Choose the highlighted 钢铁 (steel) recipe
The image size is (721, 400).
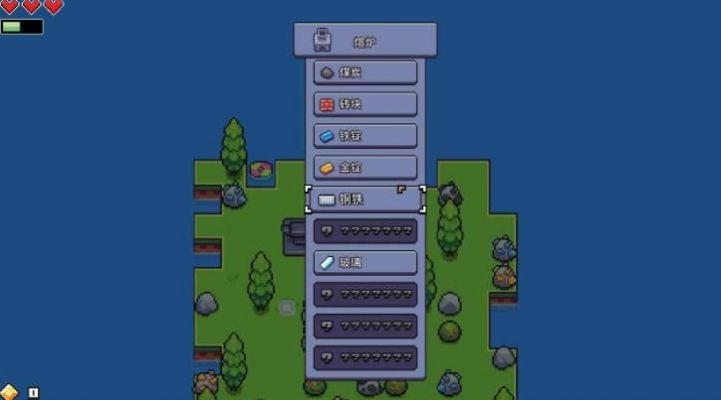click(365, 199)
